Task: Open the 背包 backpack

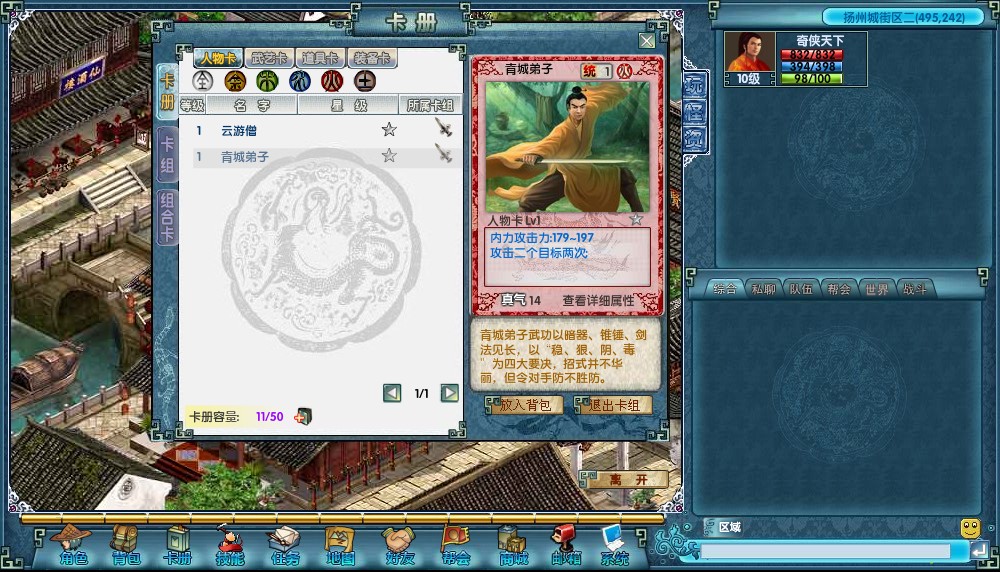Action: pos(126,546)
